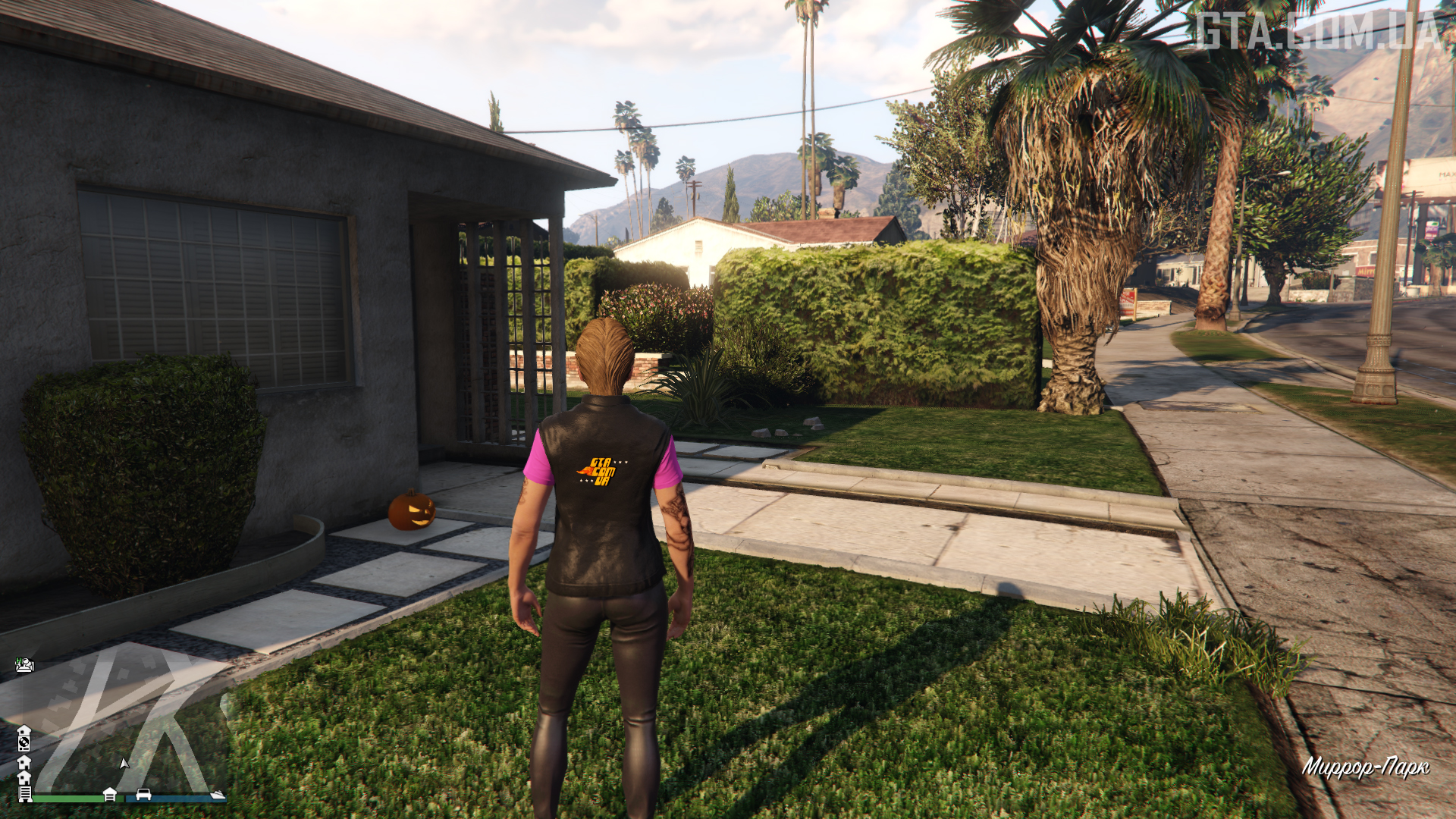This screenshot has width=1456, height=819.
Task: Click the yacht blip on minimap
Action: [218, 795]
